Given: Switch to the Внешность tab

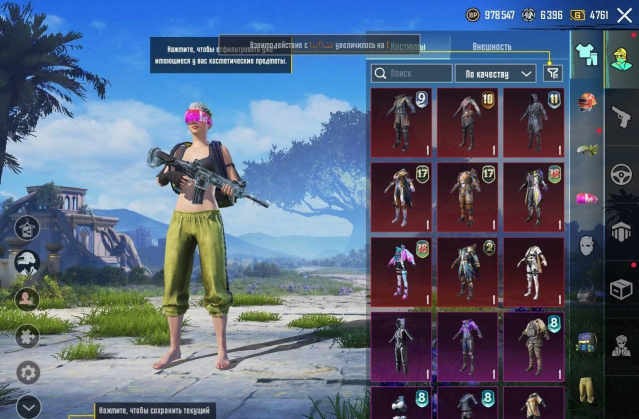Looking at the screenshot, I should pos(491,46).
